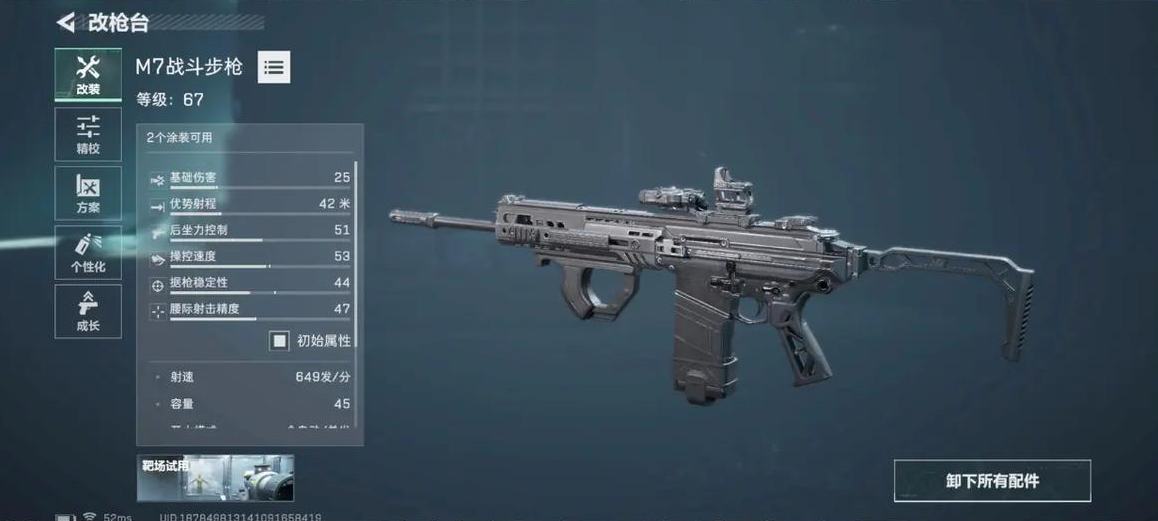Open the 靶场试用 firing range thumbnail
This screenshot has height=521, width=1158.
tap(215, 478)
